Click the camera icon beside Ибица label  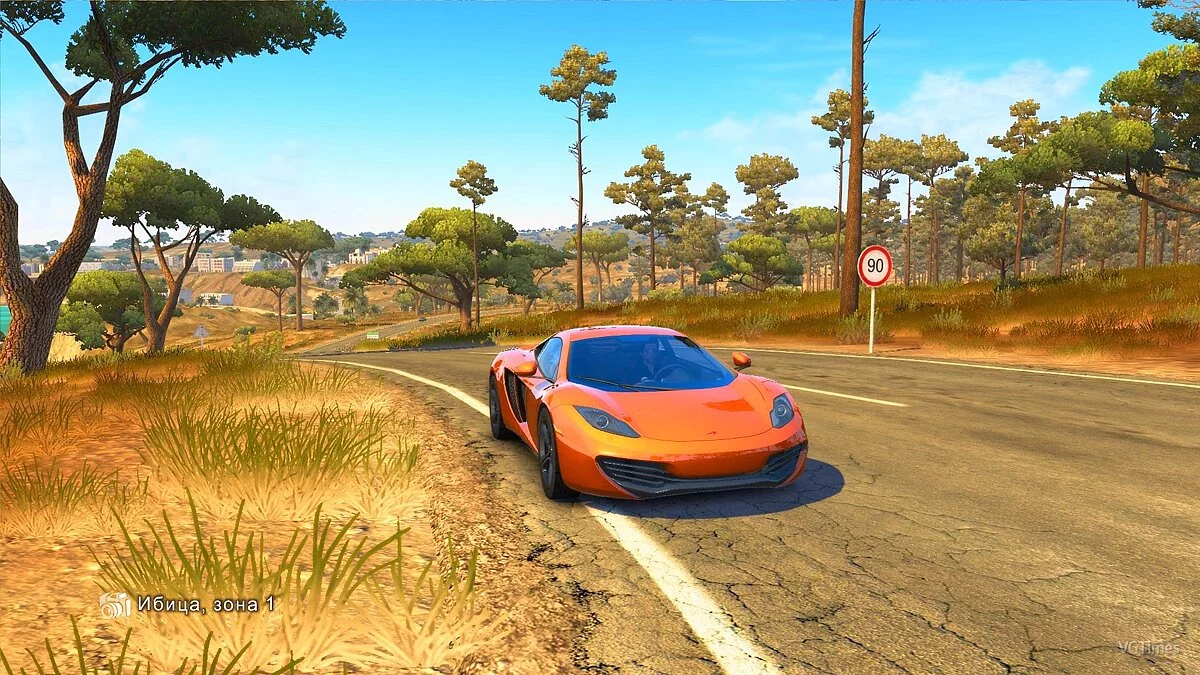[x=115, y=604]
